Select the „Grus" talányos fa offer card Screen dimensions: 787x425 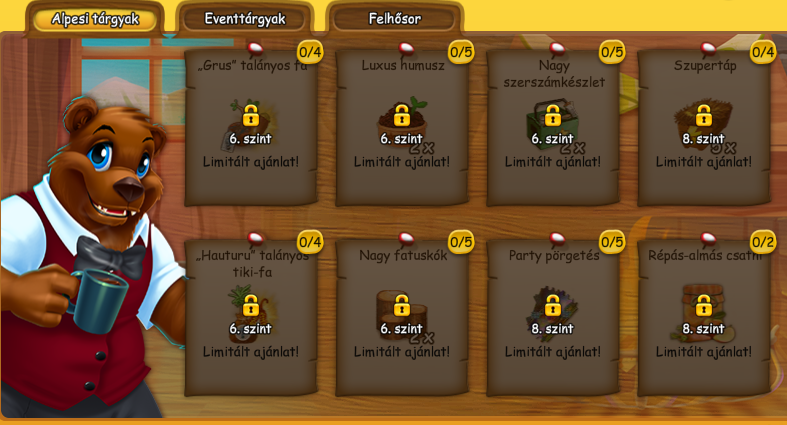tap(251, 127)
